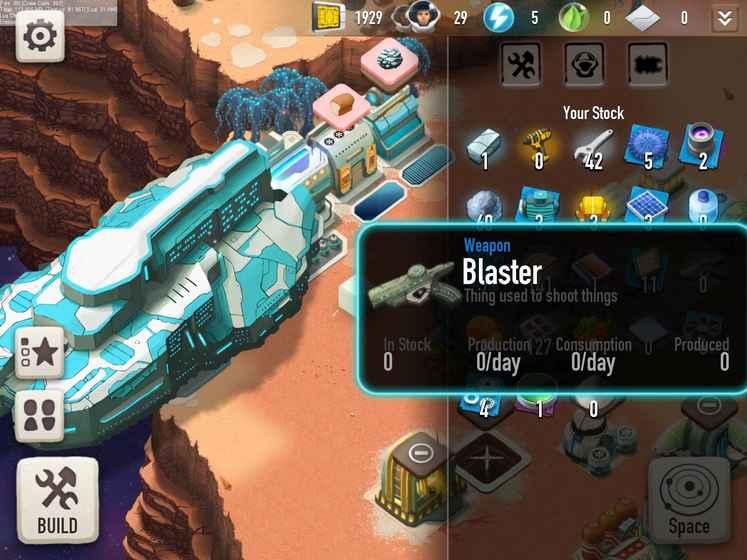747x560 pixels.
Task: Collapse the panel with the double-chevron button
Action: click(725, 17)
